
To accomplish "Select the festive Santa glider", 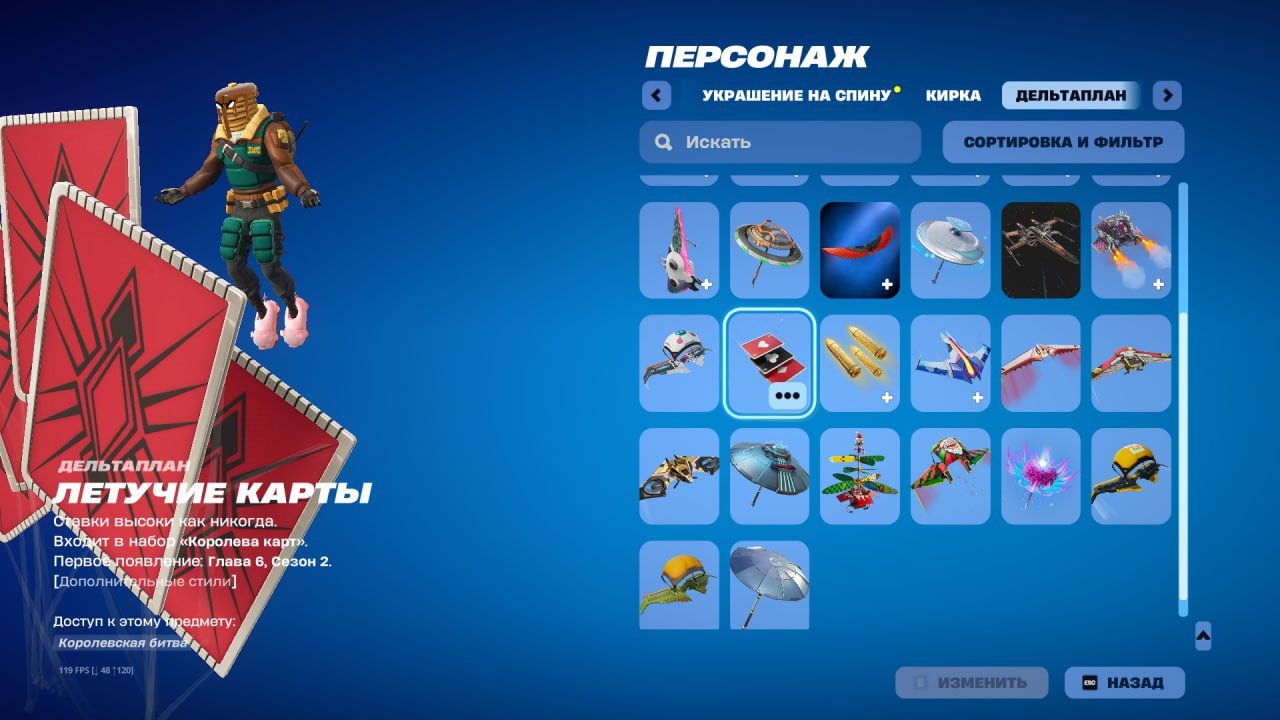I will click(860, 476).
